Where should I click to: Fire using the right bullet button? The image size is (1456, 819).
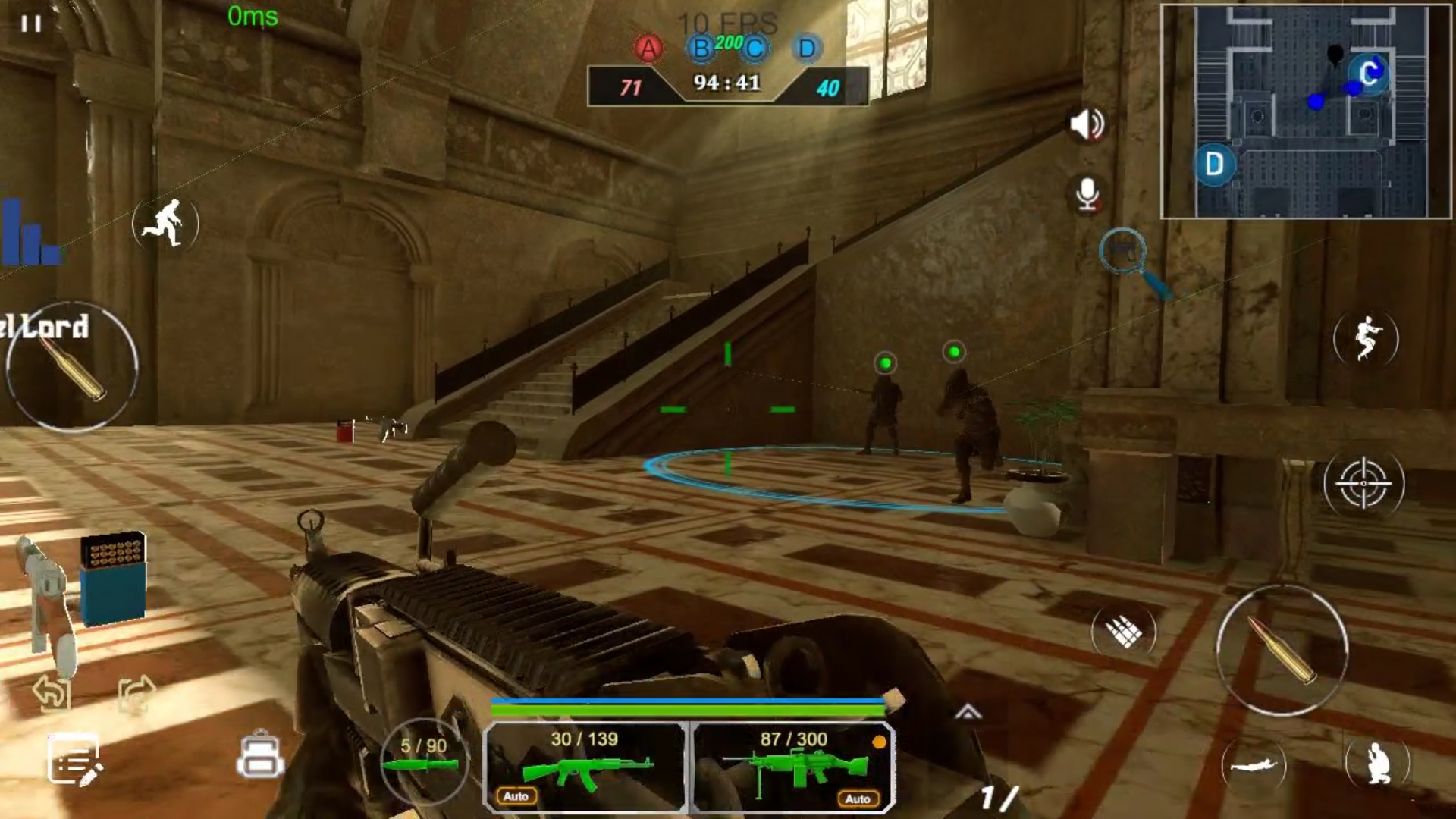pyautogui.click(x=1282, y=651)
